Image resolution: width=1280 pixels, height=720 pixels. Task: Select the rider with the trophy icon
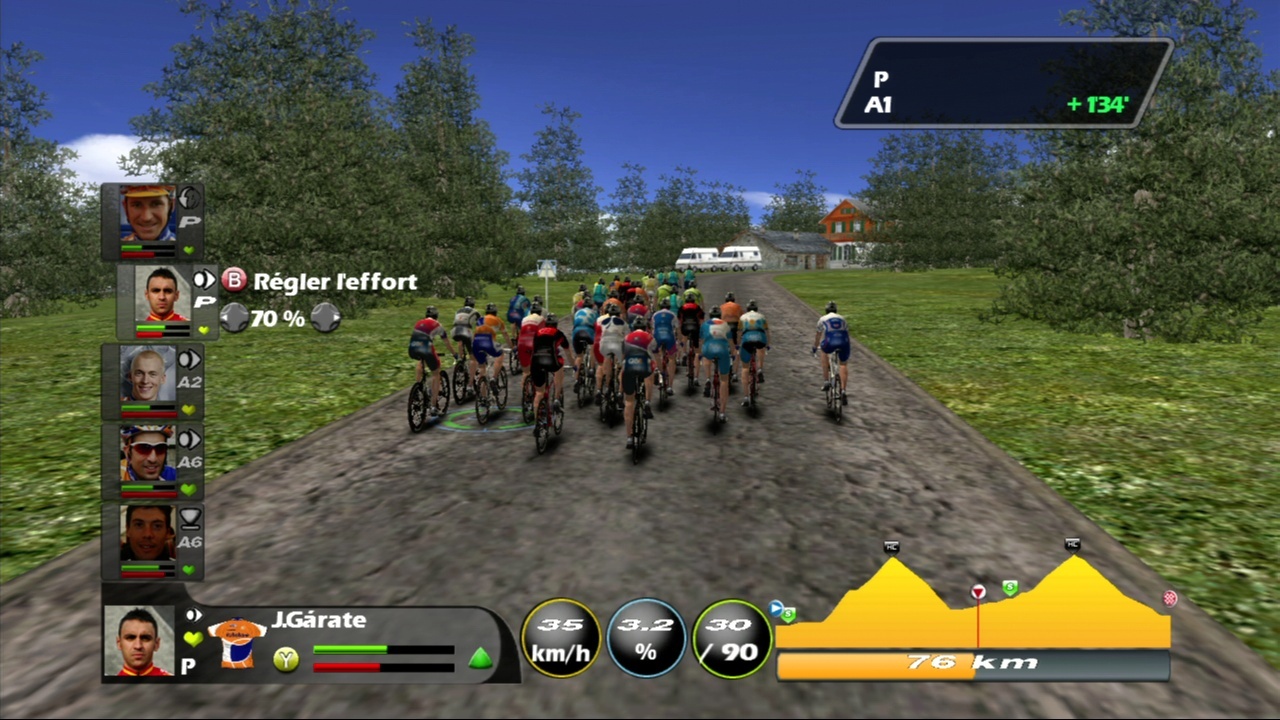coord(147,533)
